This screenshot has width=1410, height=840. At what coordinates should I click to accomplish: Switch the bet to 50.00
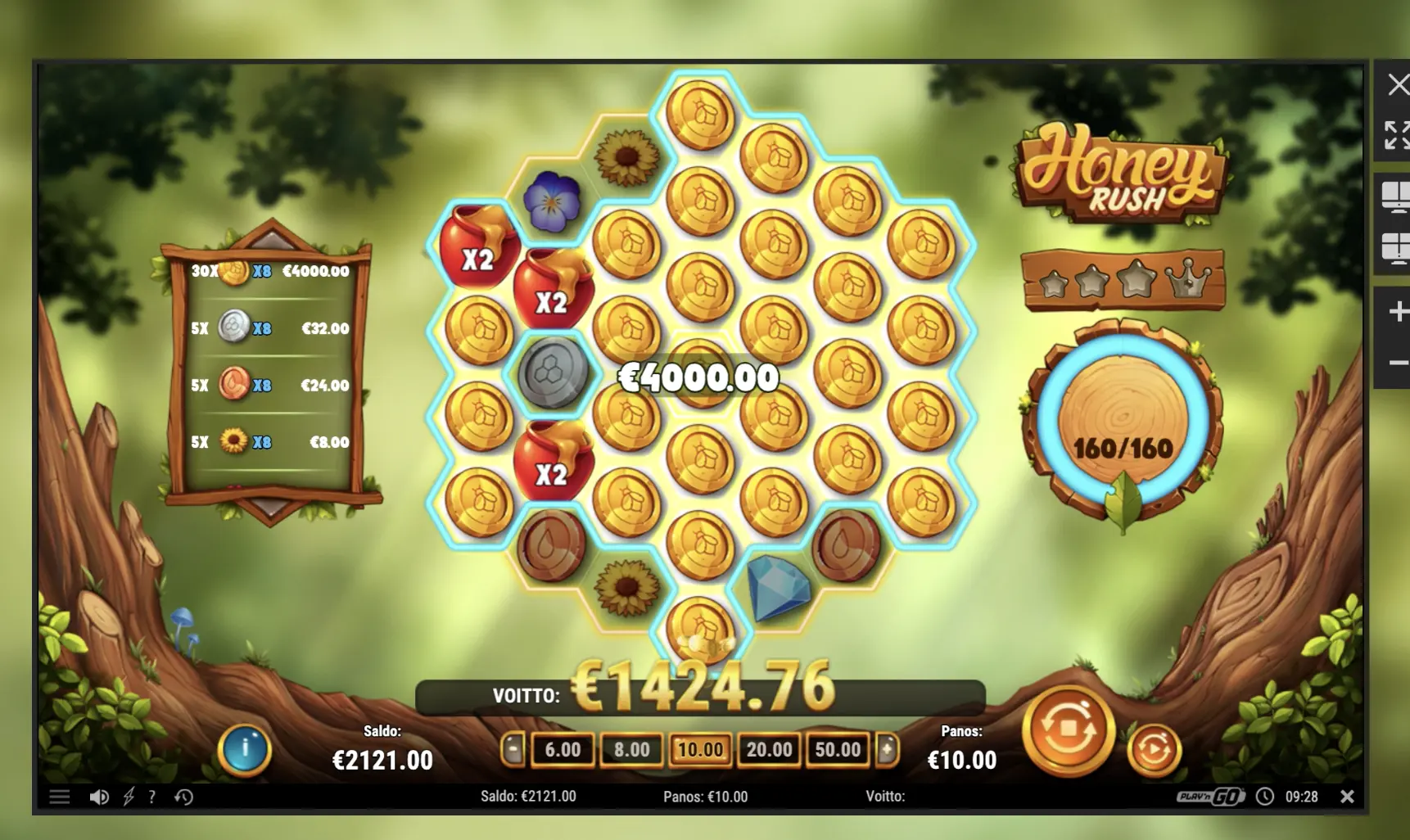(x=838, y=749)
